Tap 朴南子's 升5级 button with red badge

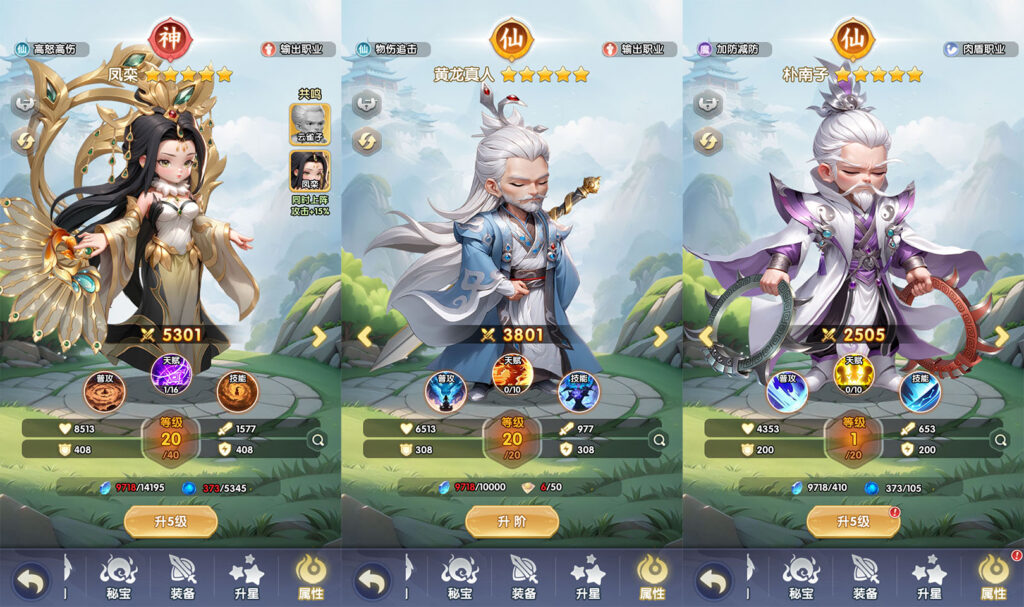(852, 521)
